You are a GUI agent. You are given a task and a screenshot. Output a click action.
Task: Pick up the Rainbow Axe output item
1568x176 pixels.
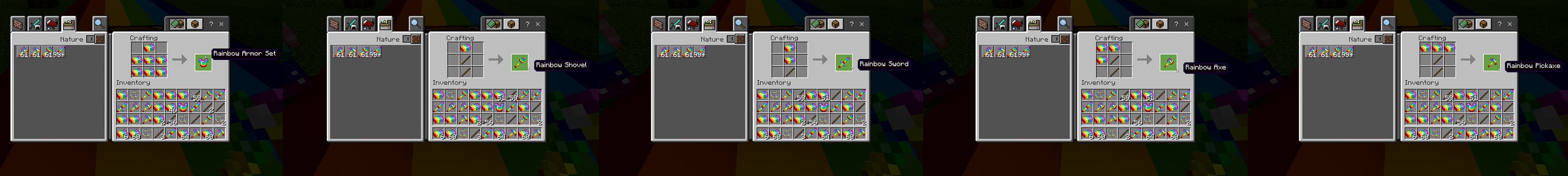coord(1167,62)
